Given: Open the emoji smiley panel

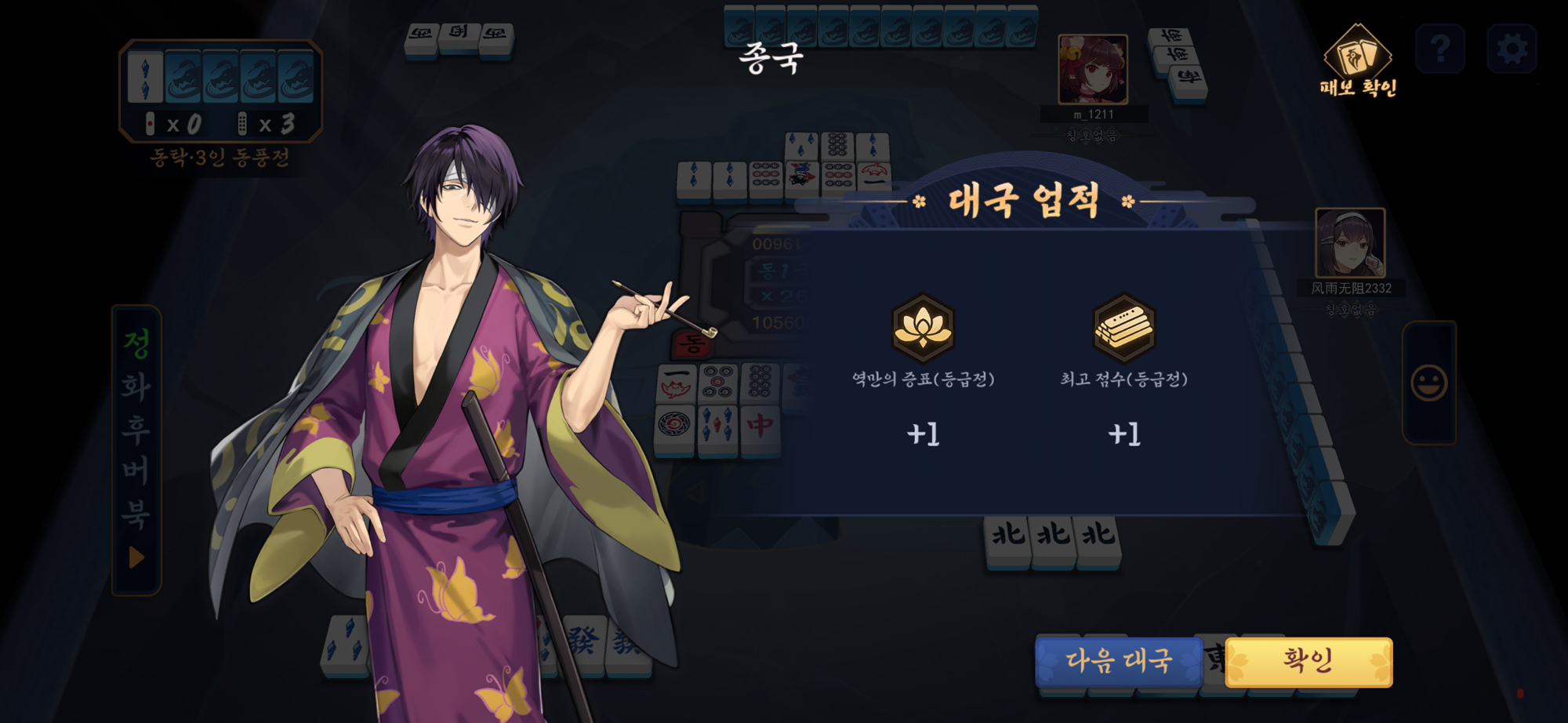Looking at the screenshot, I should pyautogui.click(x=1428, y=383).
